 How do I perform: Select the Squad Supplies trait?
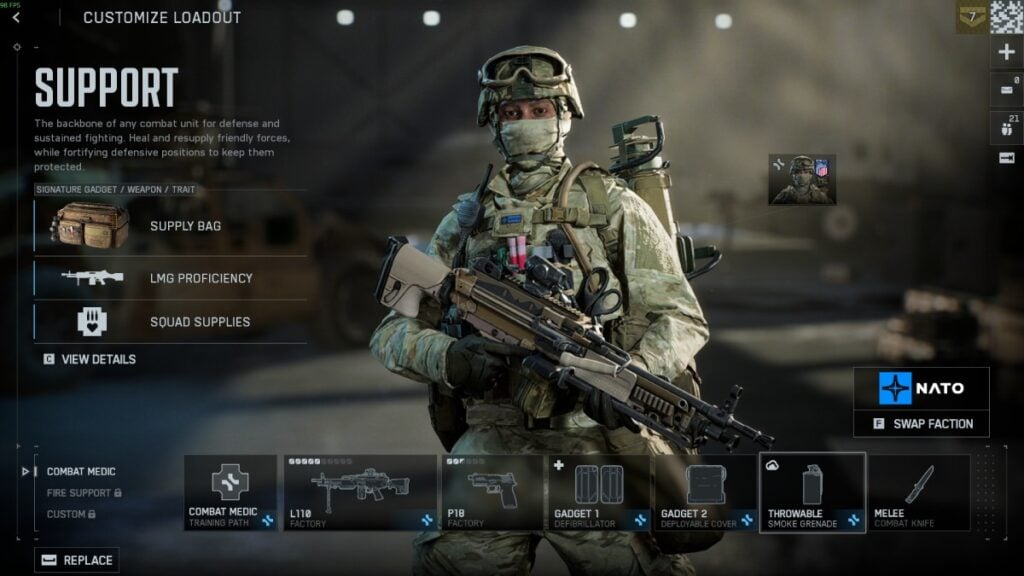pyautogui.click(x=170, y=322)
